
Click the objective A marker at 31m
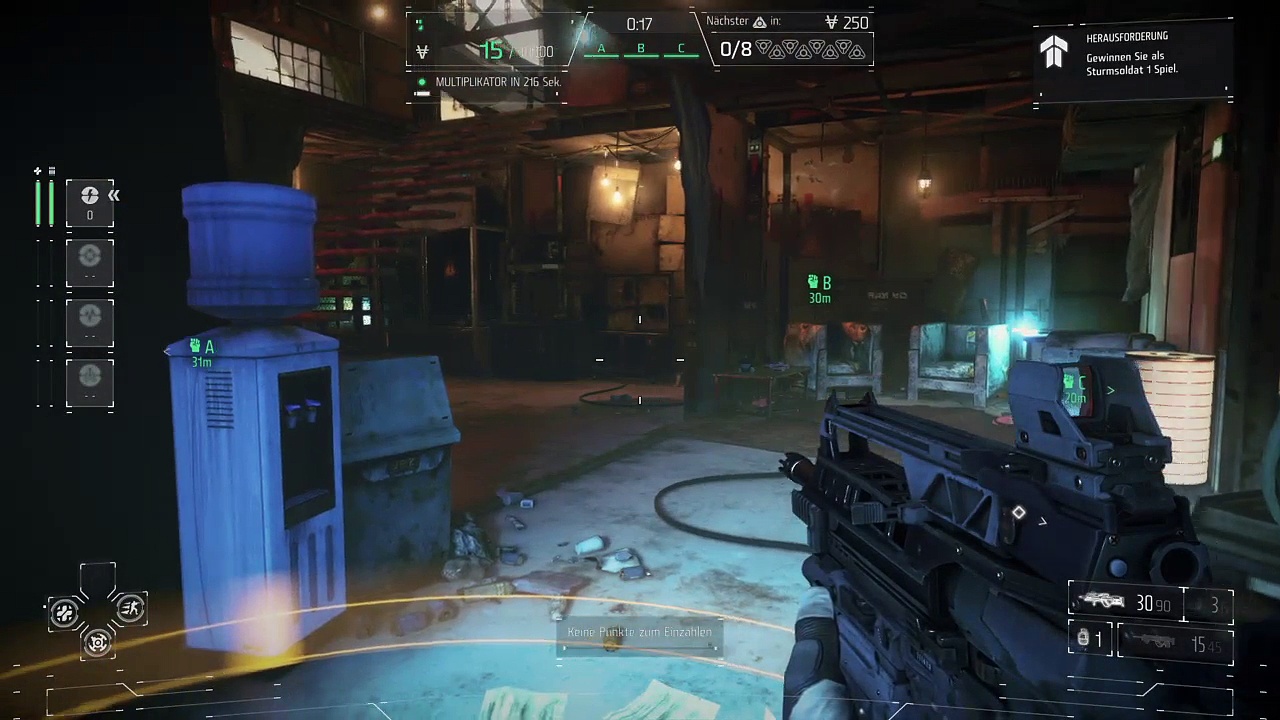[x=202, y=352]
